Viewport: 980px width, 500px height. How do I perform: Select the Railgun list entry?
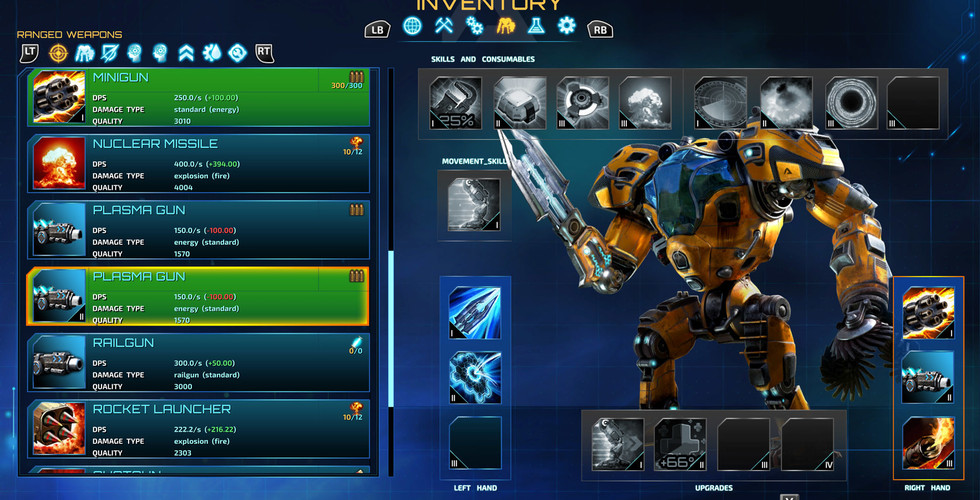(200, 362)
